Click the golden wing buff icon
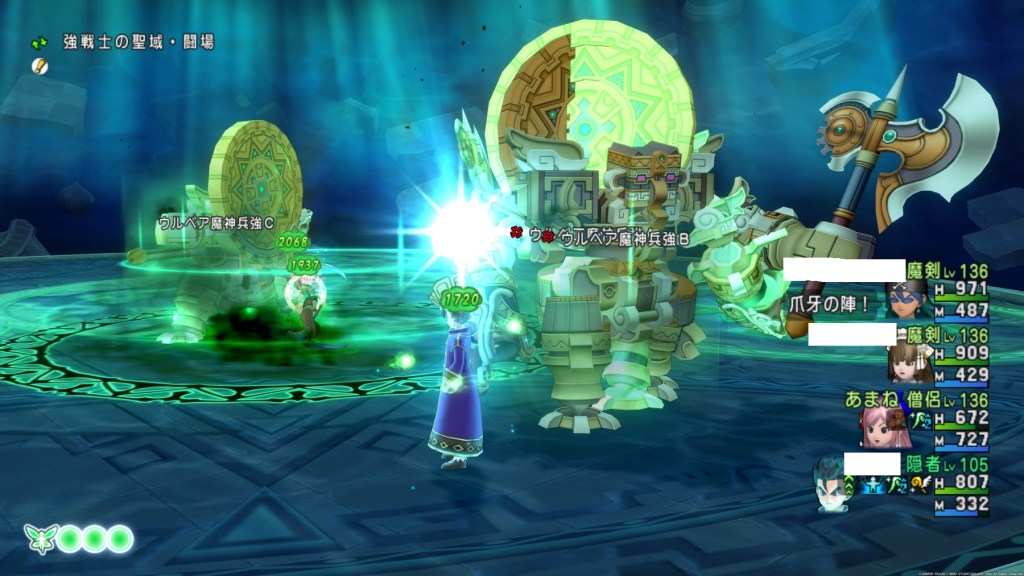1024x576 pixels. (919, 486)
